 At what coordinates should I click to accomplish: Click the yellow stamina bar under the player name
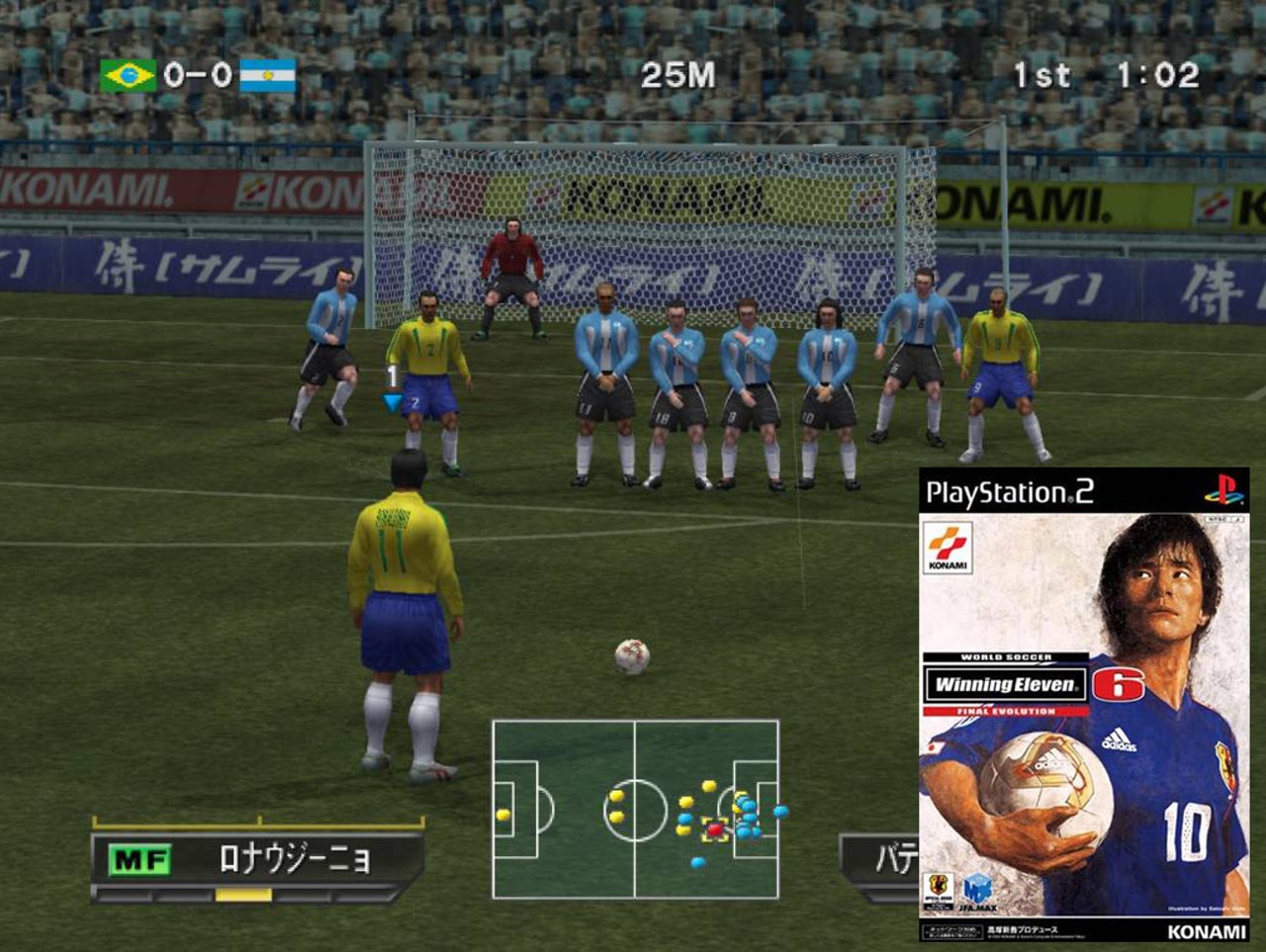coord(243,894)
